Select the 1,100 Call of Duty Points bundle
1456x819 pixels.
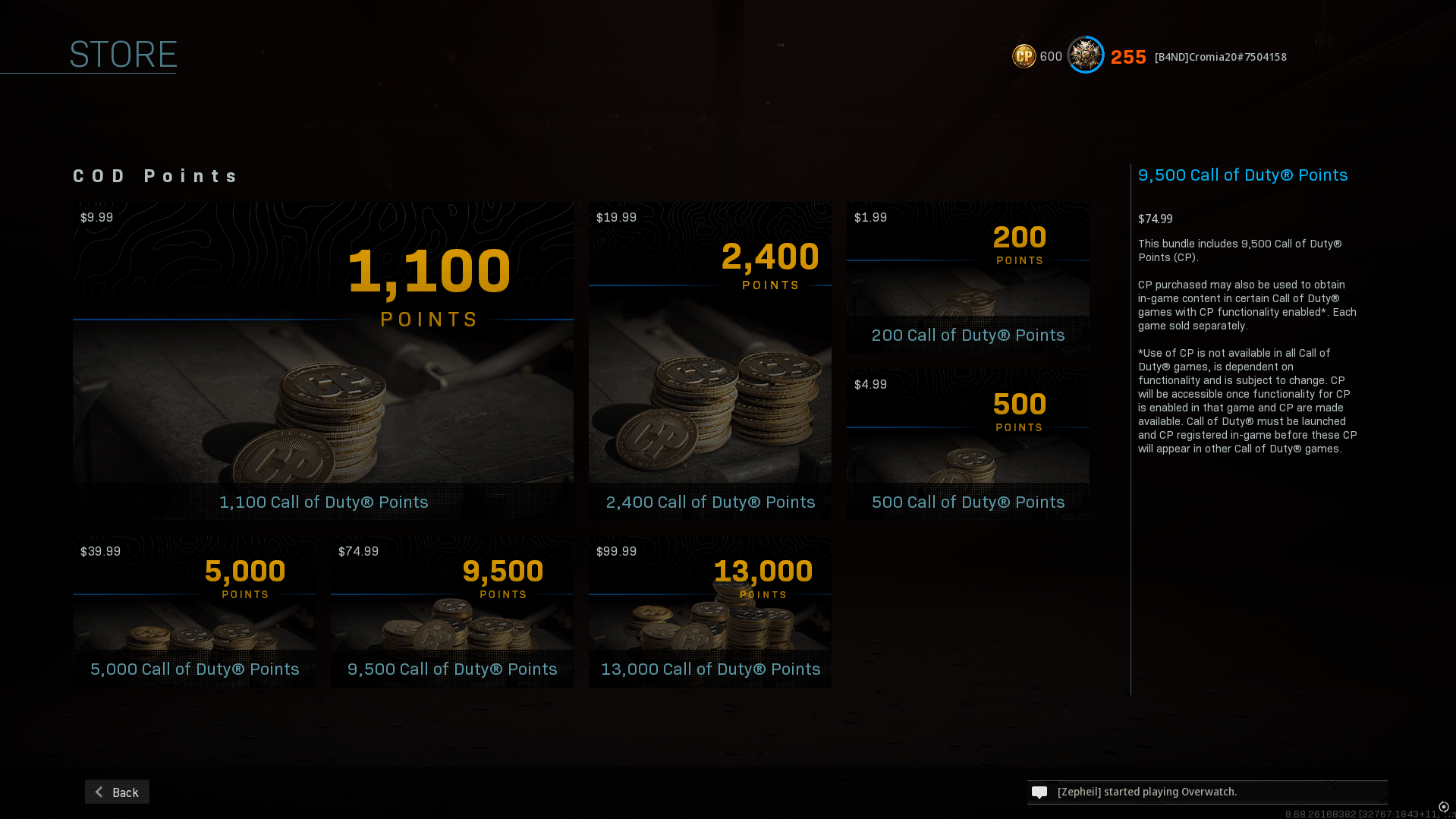point(322,361)
